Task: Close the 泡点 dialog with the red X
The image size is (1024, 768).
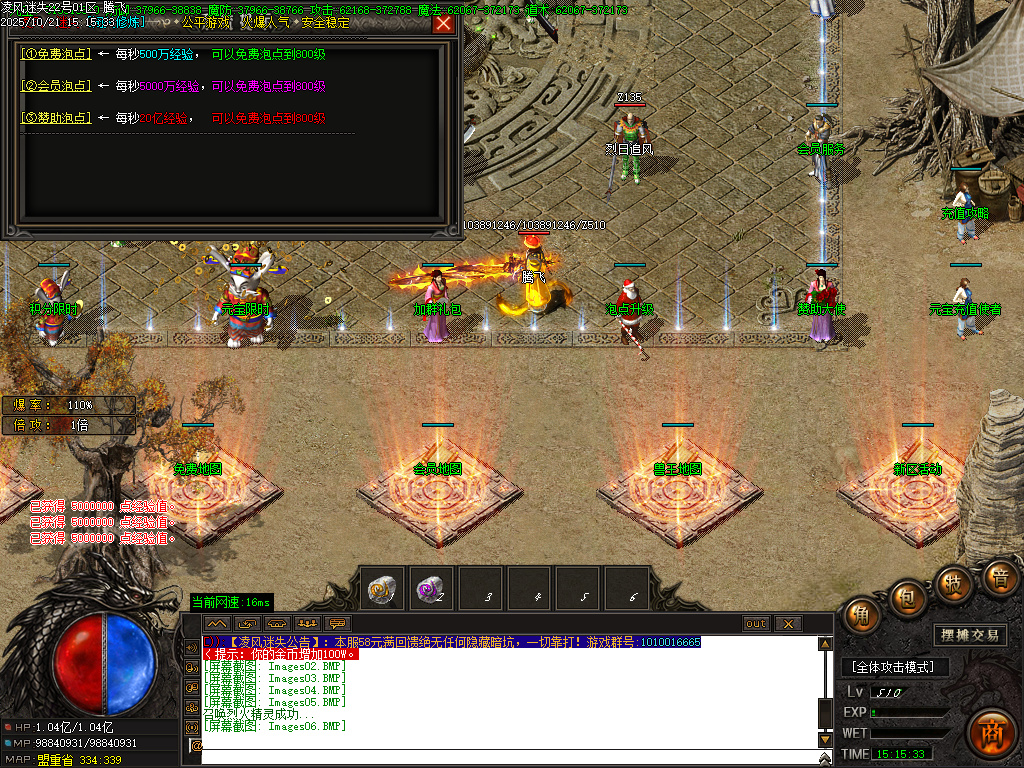Action: (x=443, y=24)
